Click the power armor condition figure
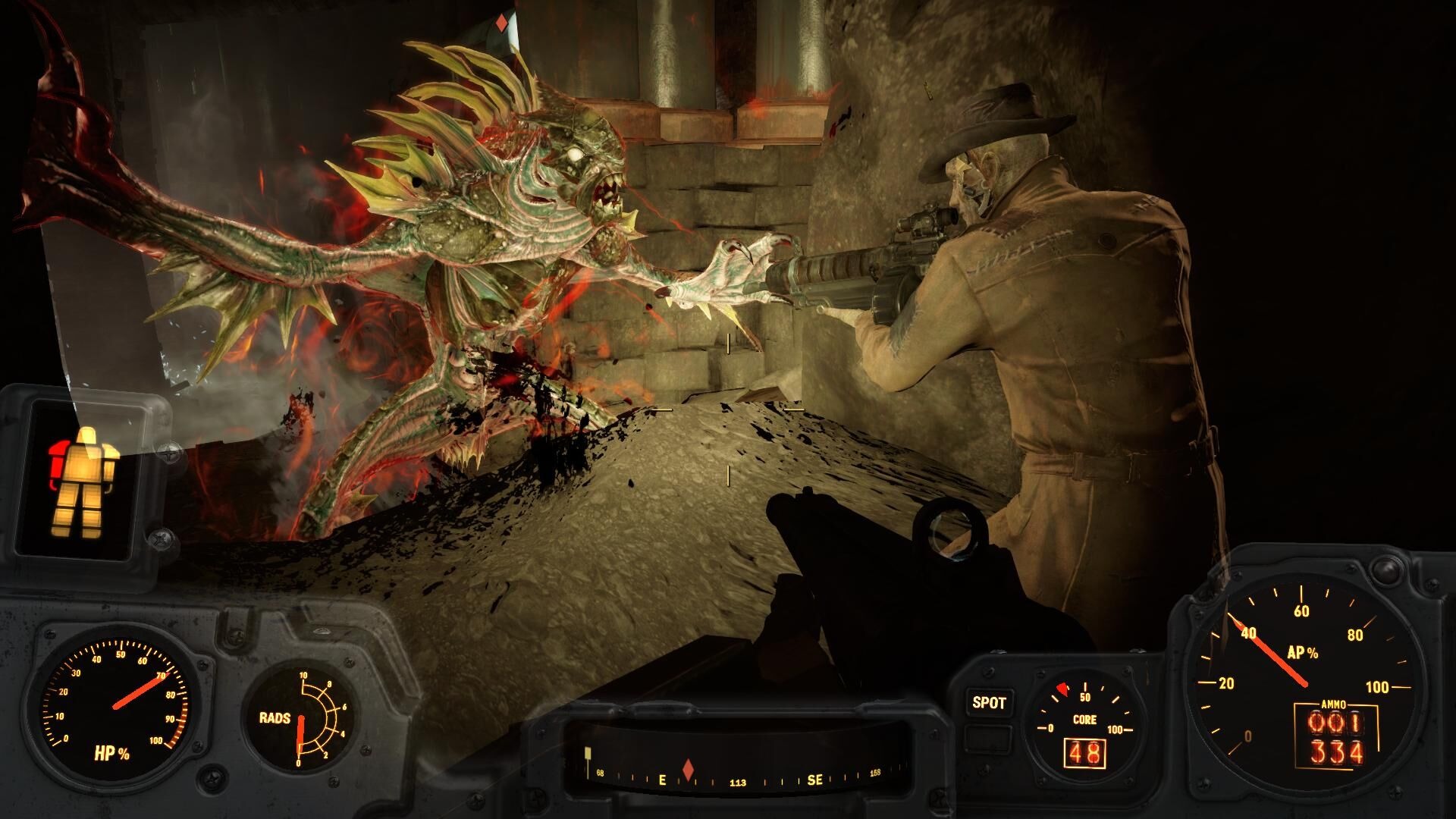The height and width of the screenshot is (819, 1456). (x=83, y=480)
